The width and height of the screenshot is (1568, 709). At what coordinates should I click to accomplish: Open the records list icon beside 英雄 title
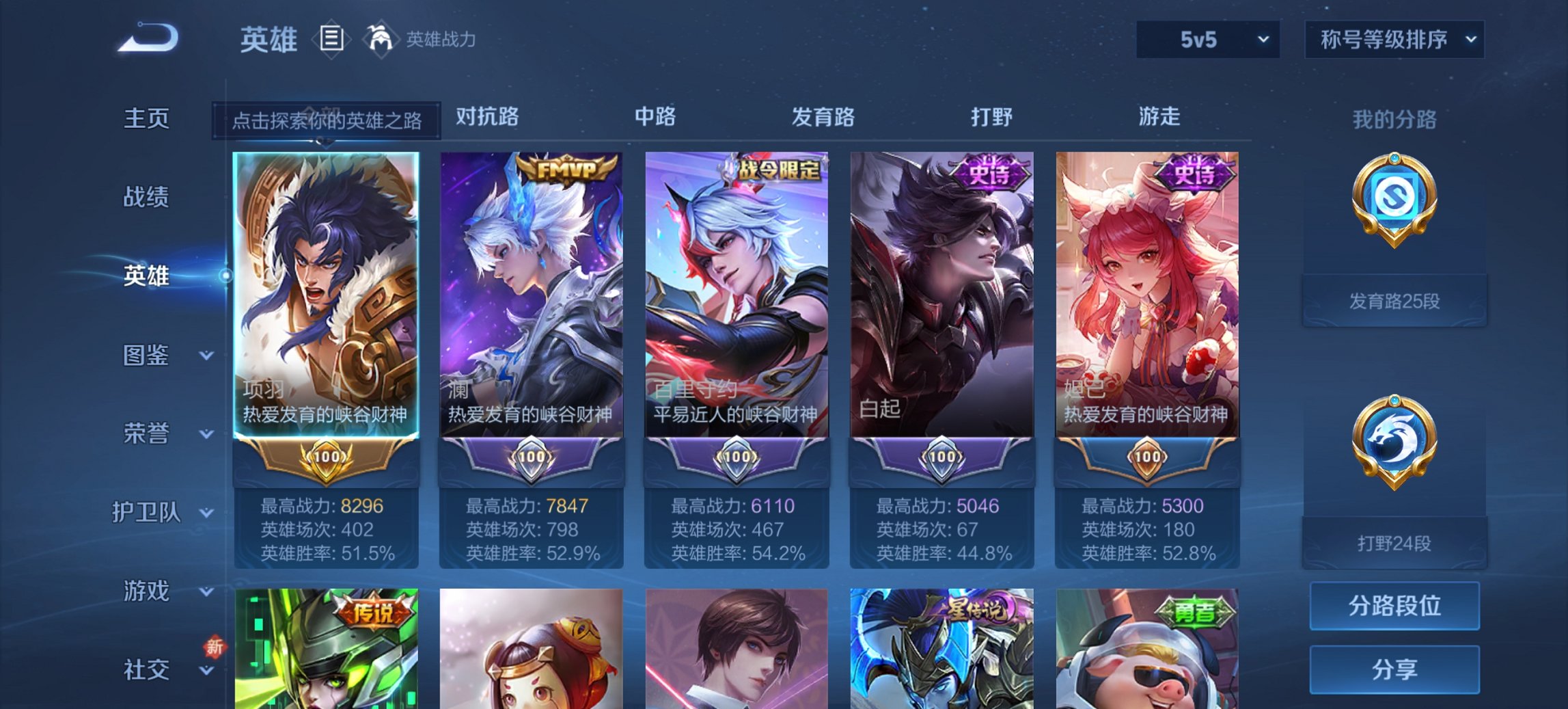pyautogui.click(x=331, y=40)
